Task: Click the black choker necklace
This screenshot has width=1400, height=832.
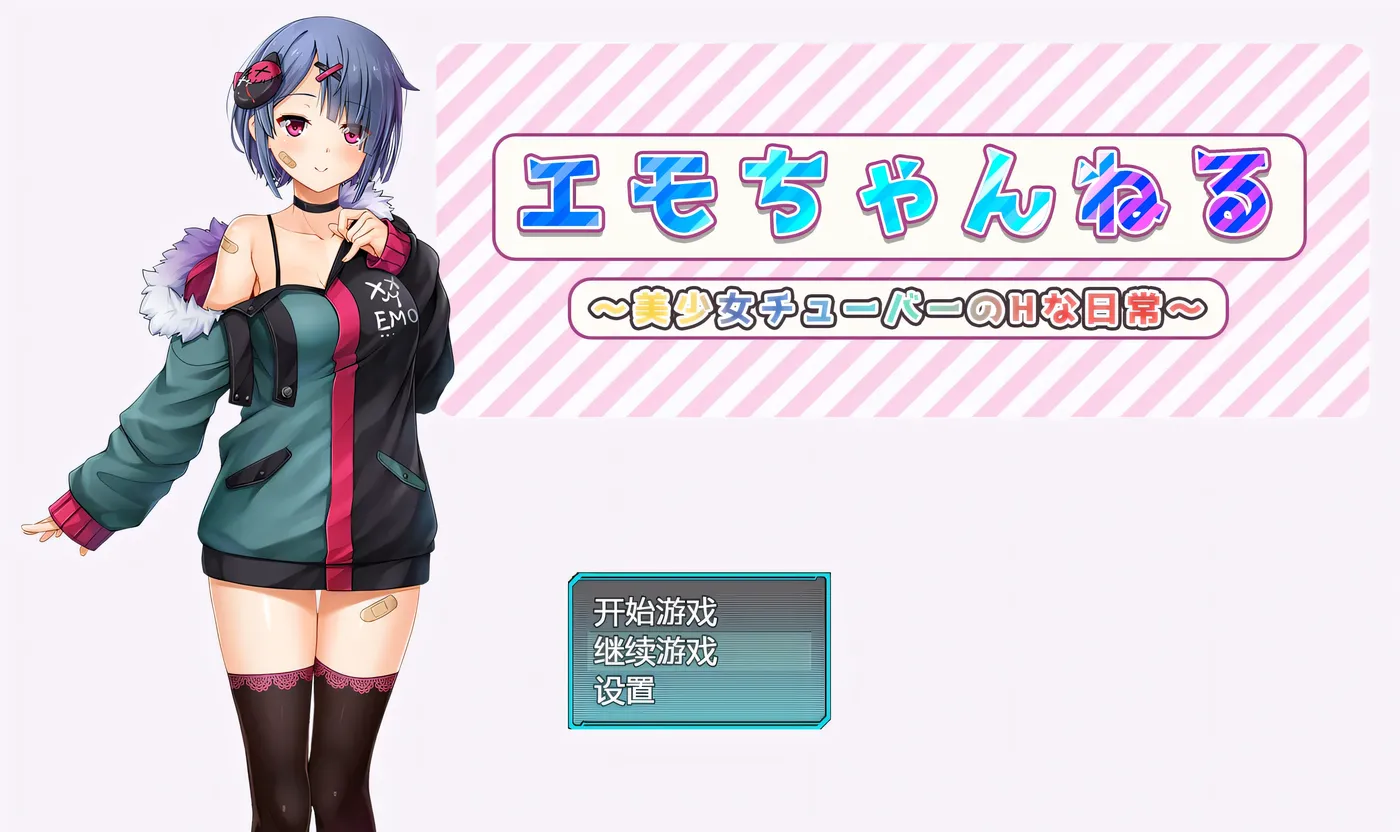Action: pos(316,207)
